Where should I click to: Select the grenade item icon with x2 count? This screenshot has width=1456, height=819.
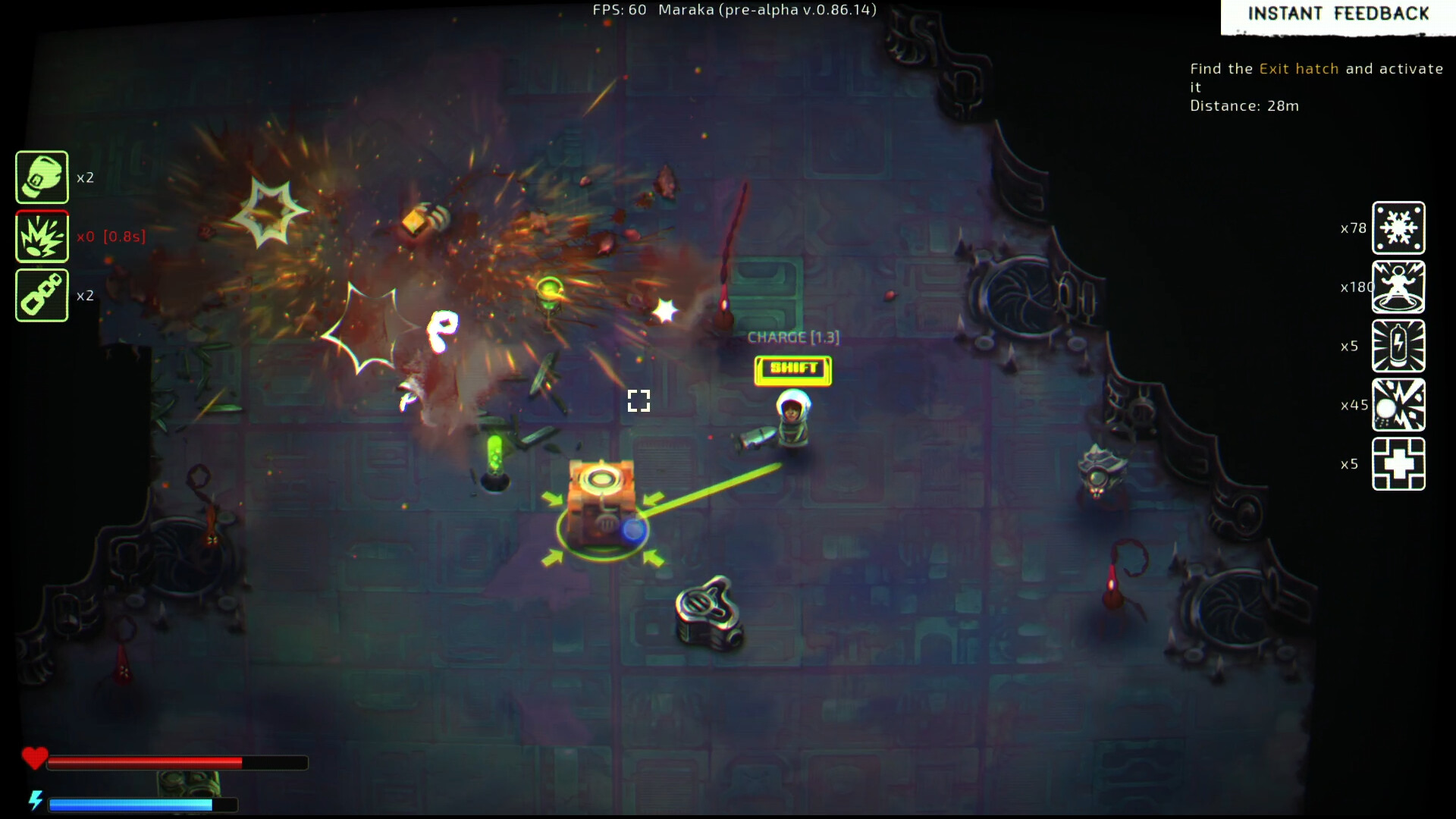pos(42,177)
